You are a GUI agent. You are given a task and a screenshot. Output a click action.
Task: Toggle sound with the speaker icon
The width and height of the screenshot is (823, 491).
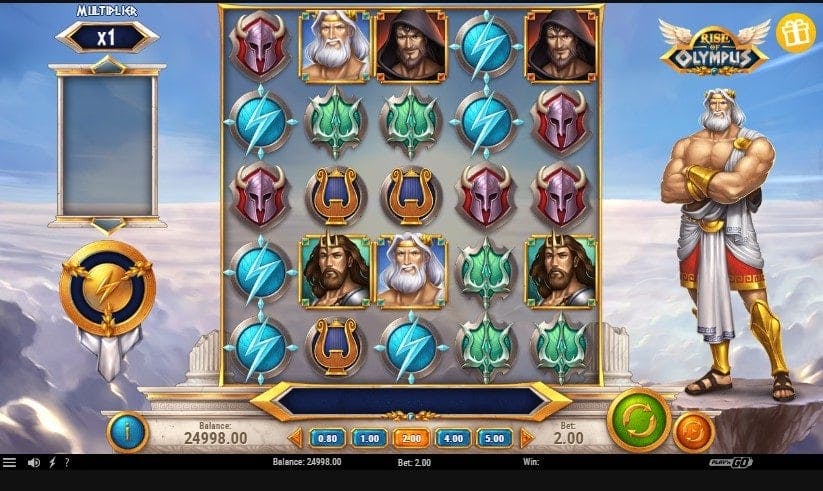pos(33,463)
